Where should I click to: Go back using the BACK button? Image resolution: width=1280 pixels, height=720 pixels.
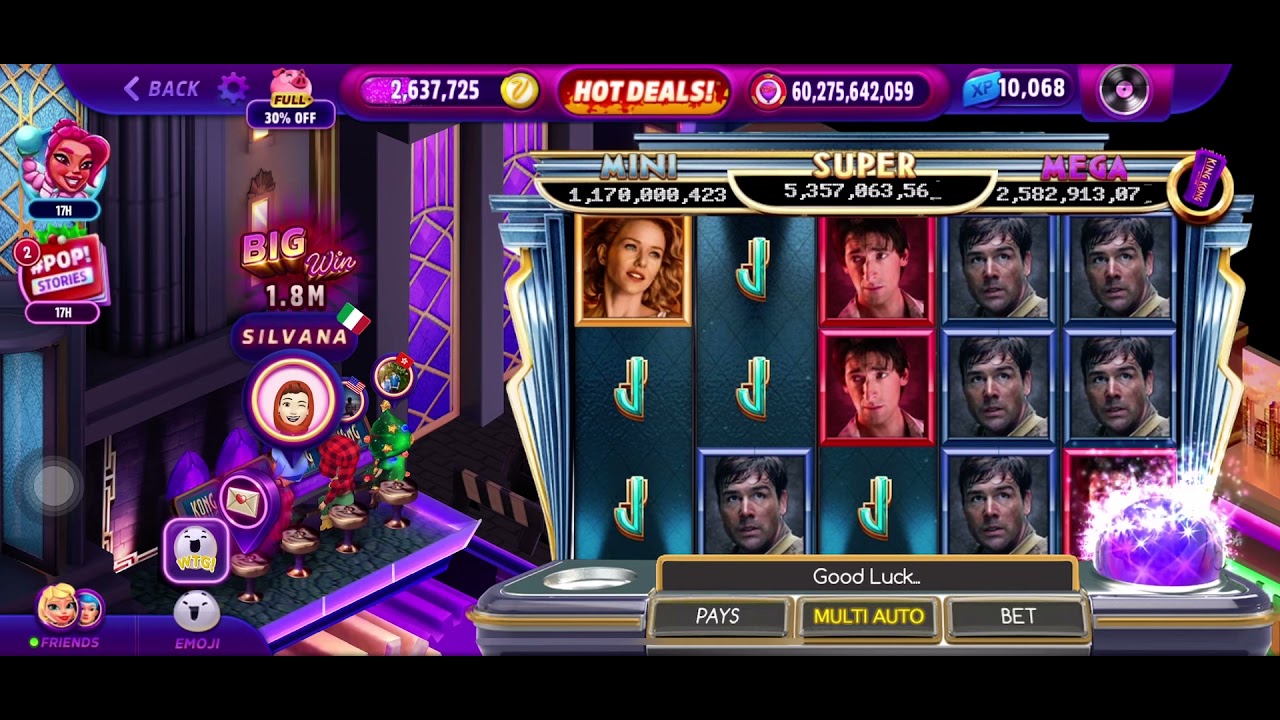(162, 89)
